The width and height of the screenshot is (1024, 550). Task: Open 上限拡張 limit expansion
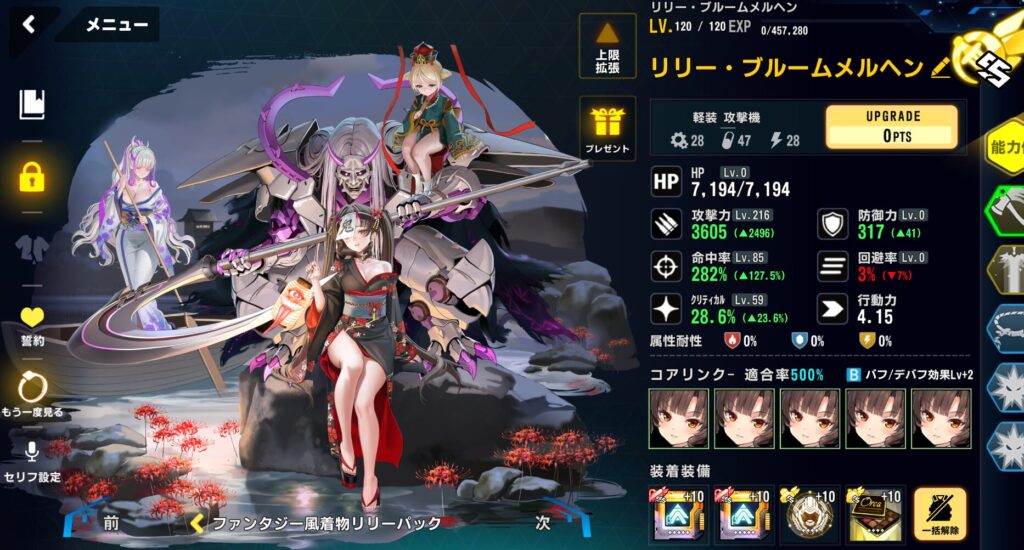(607, 47)
